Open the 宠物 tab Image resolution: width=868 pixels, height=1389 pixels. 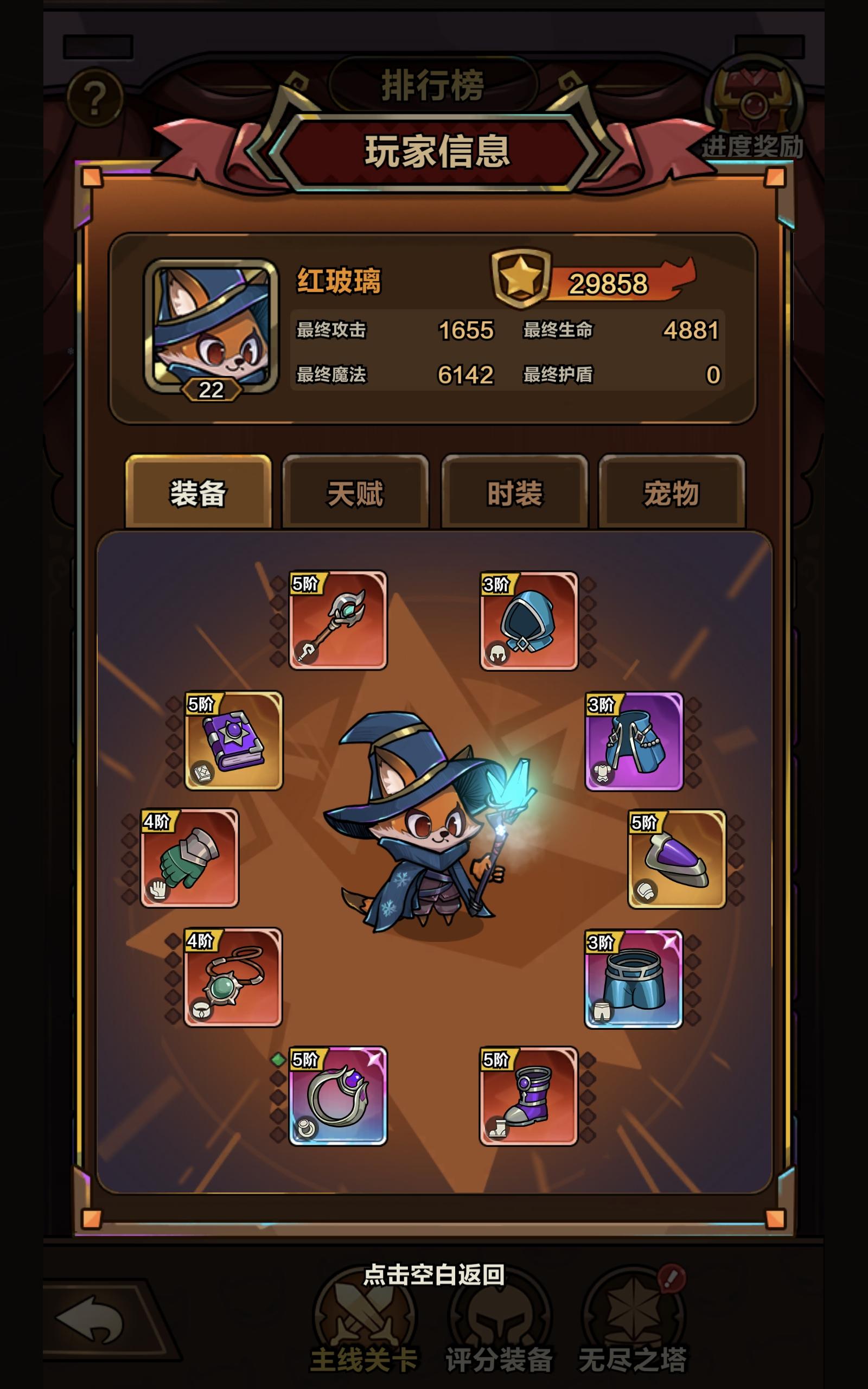pyautogui.click(x=673, y=496)
